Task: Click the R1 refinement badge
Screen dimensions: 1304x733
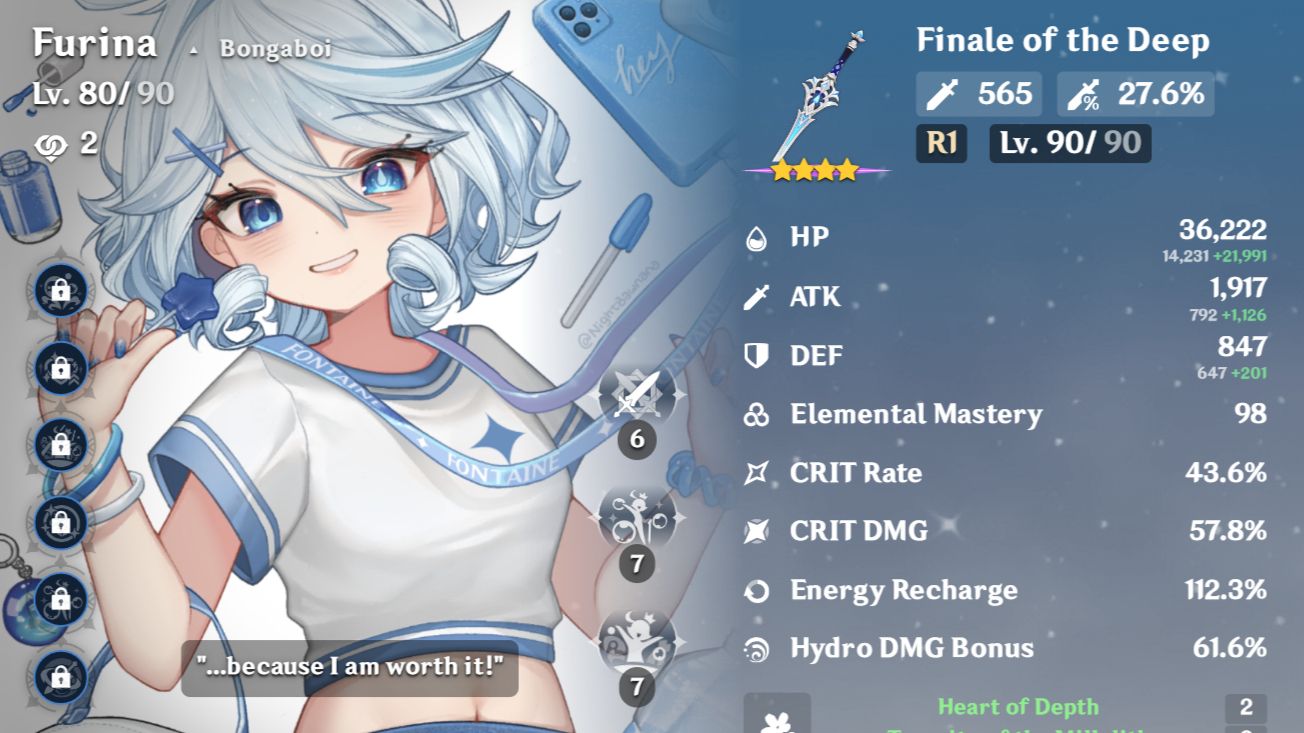Action: click(941, 143)
